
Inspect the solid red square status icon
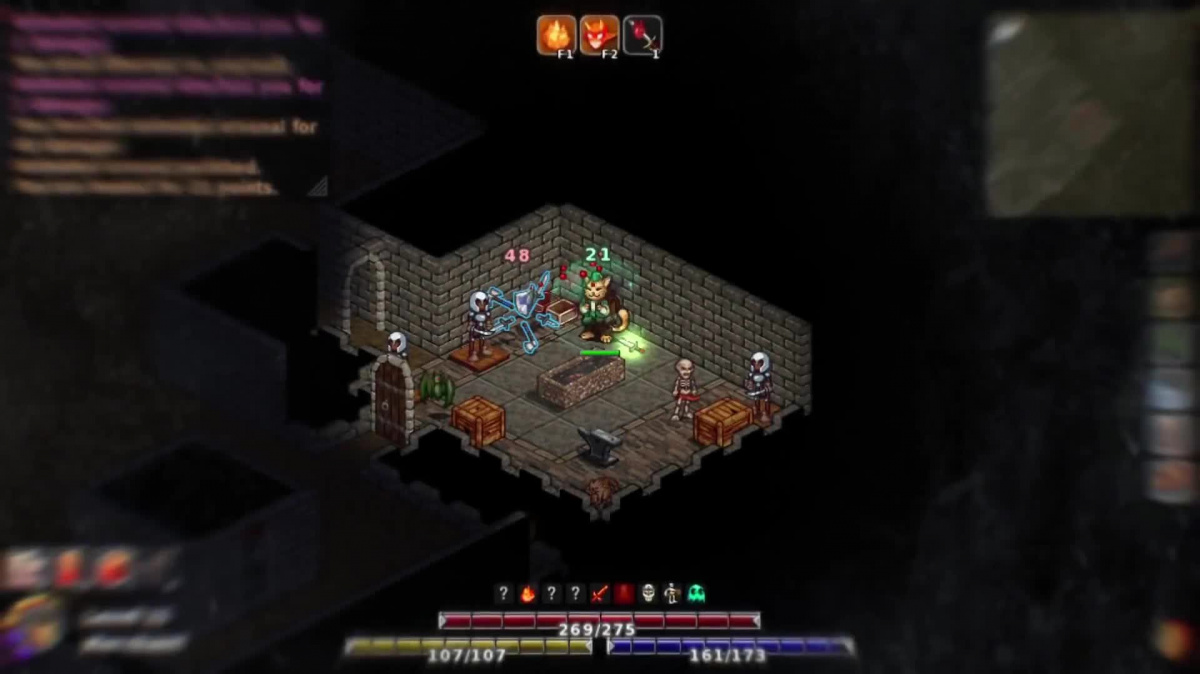[x=624, y=594]
